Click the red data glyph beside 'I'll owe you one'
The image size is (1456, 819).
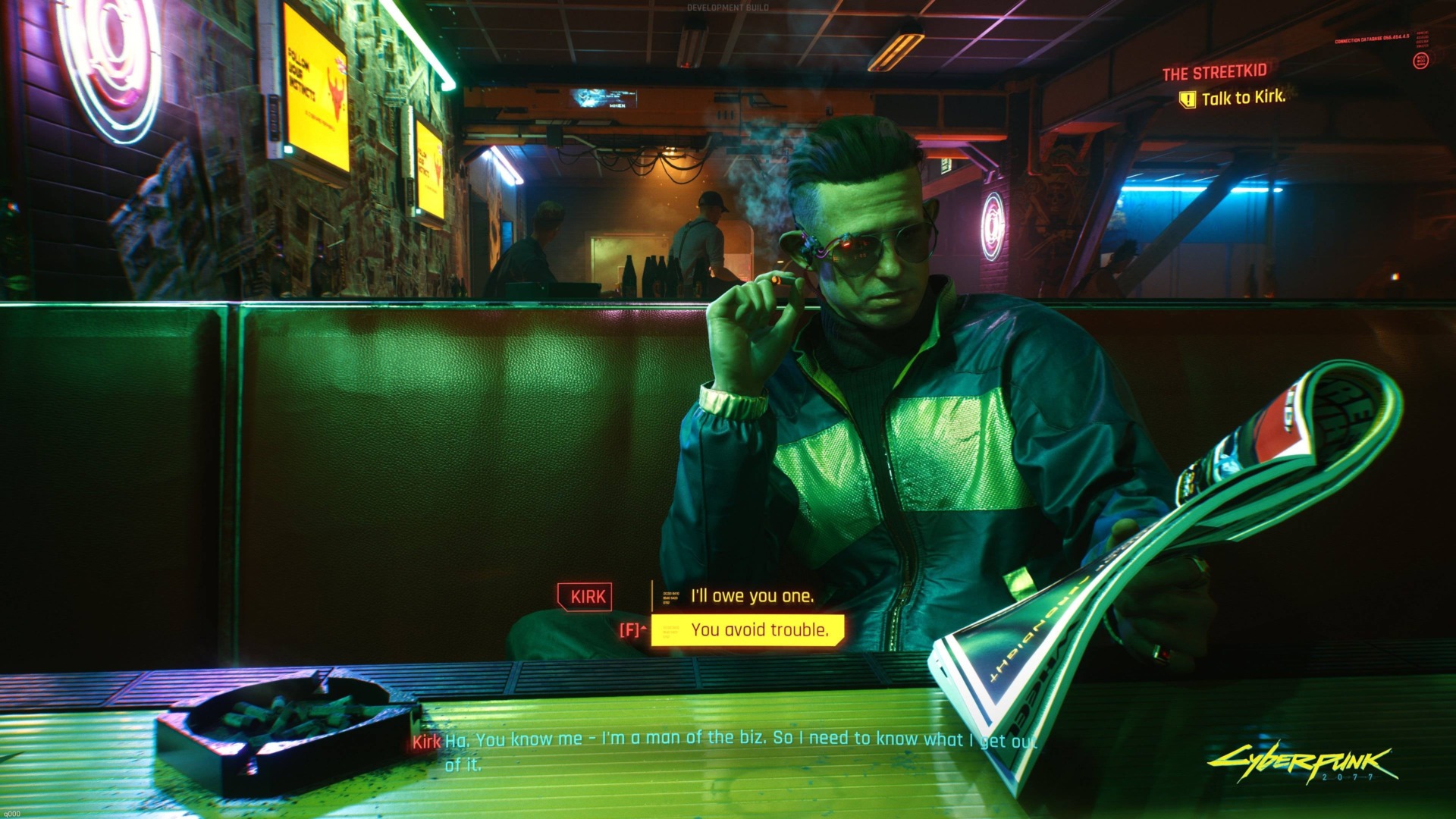(x=670, y=598)
